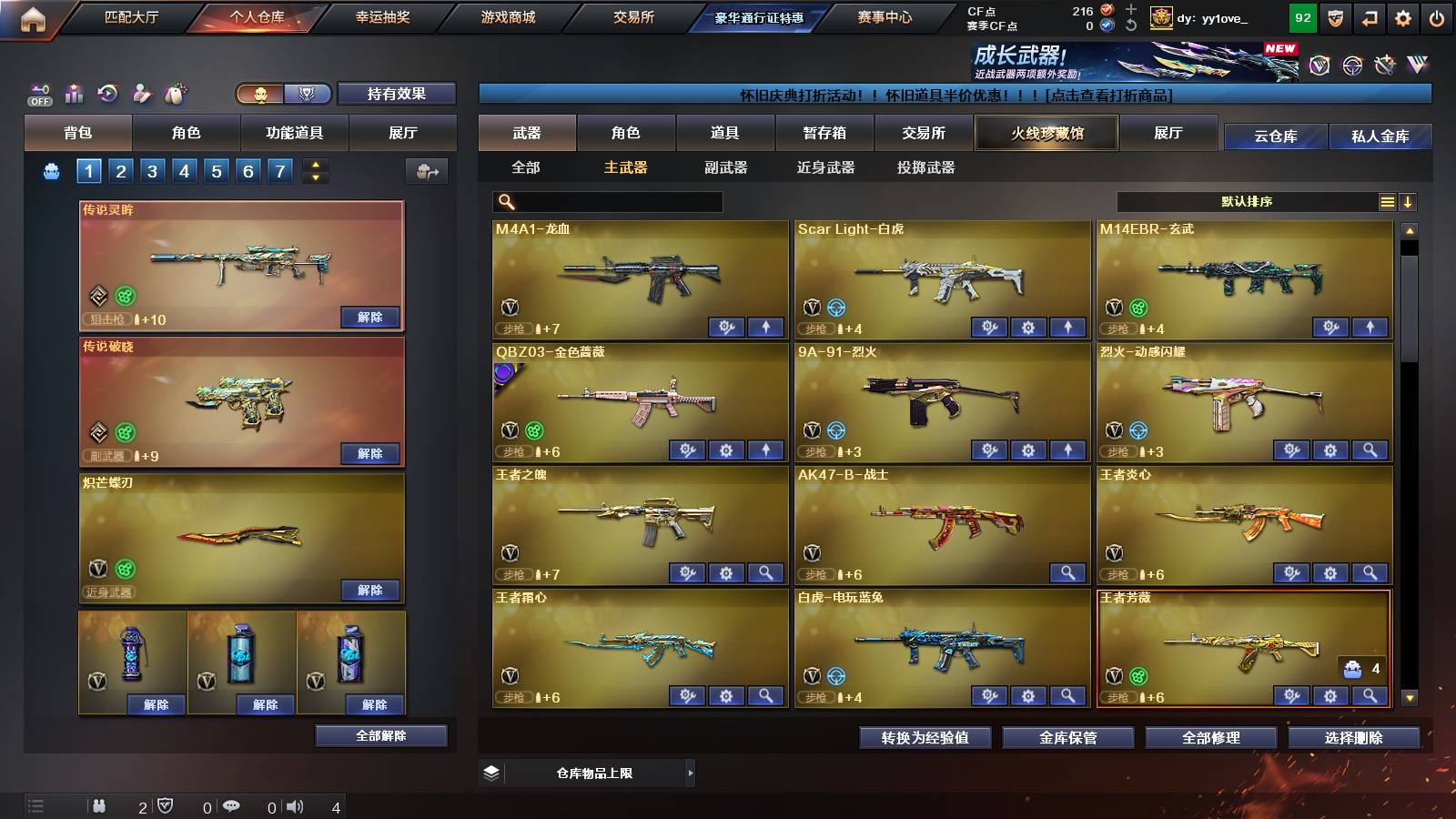Open the statistics bar-chart icon near the sidebar top

click(x=73, y=94)
